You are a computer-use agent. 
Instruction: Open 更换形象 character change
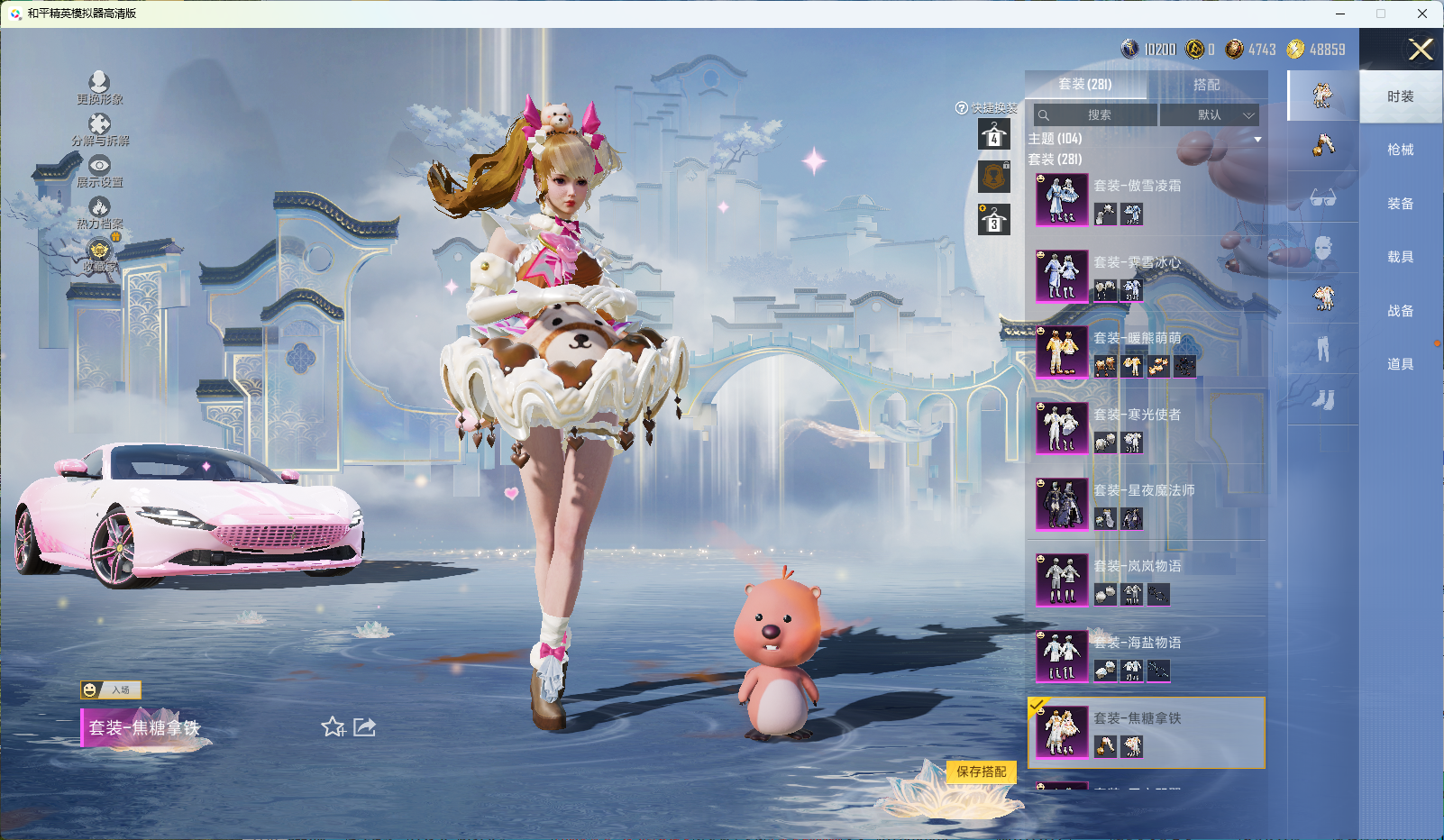pyautogui.click(x=99, y=88)
